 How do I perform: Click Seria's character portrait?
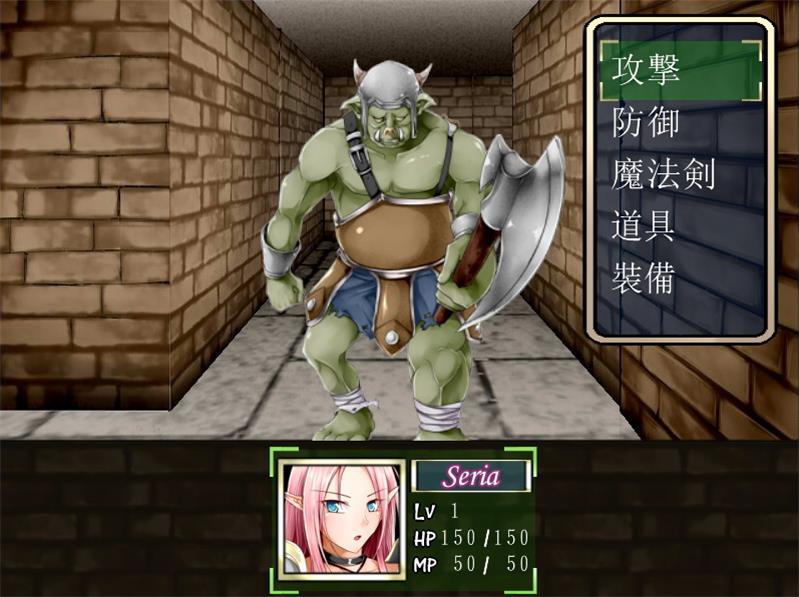point(342,519)
